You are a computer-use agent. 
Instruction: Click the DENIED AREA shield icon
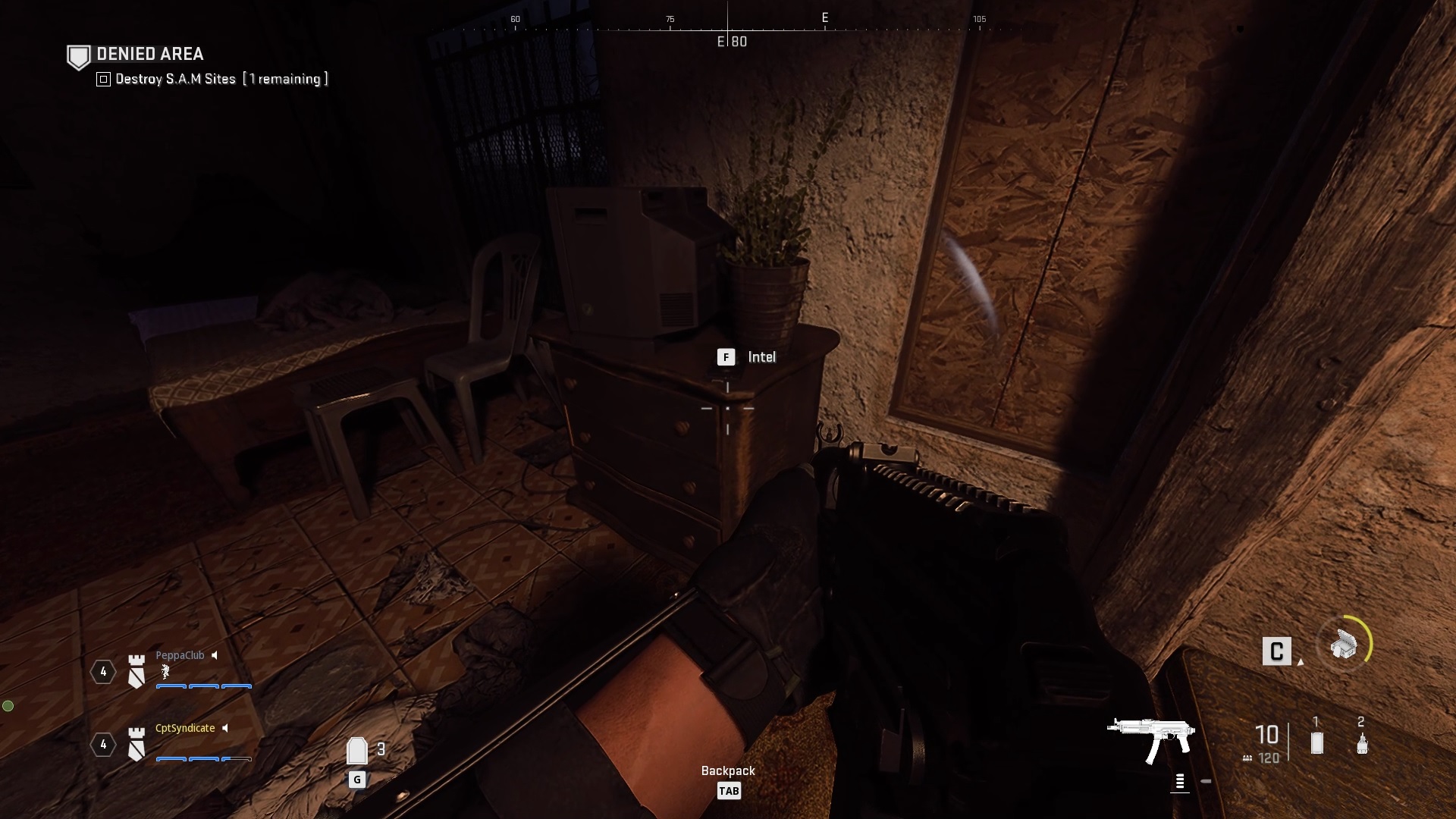(x=78, y=55)
